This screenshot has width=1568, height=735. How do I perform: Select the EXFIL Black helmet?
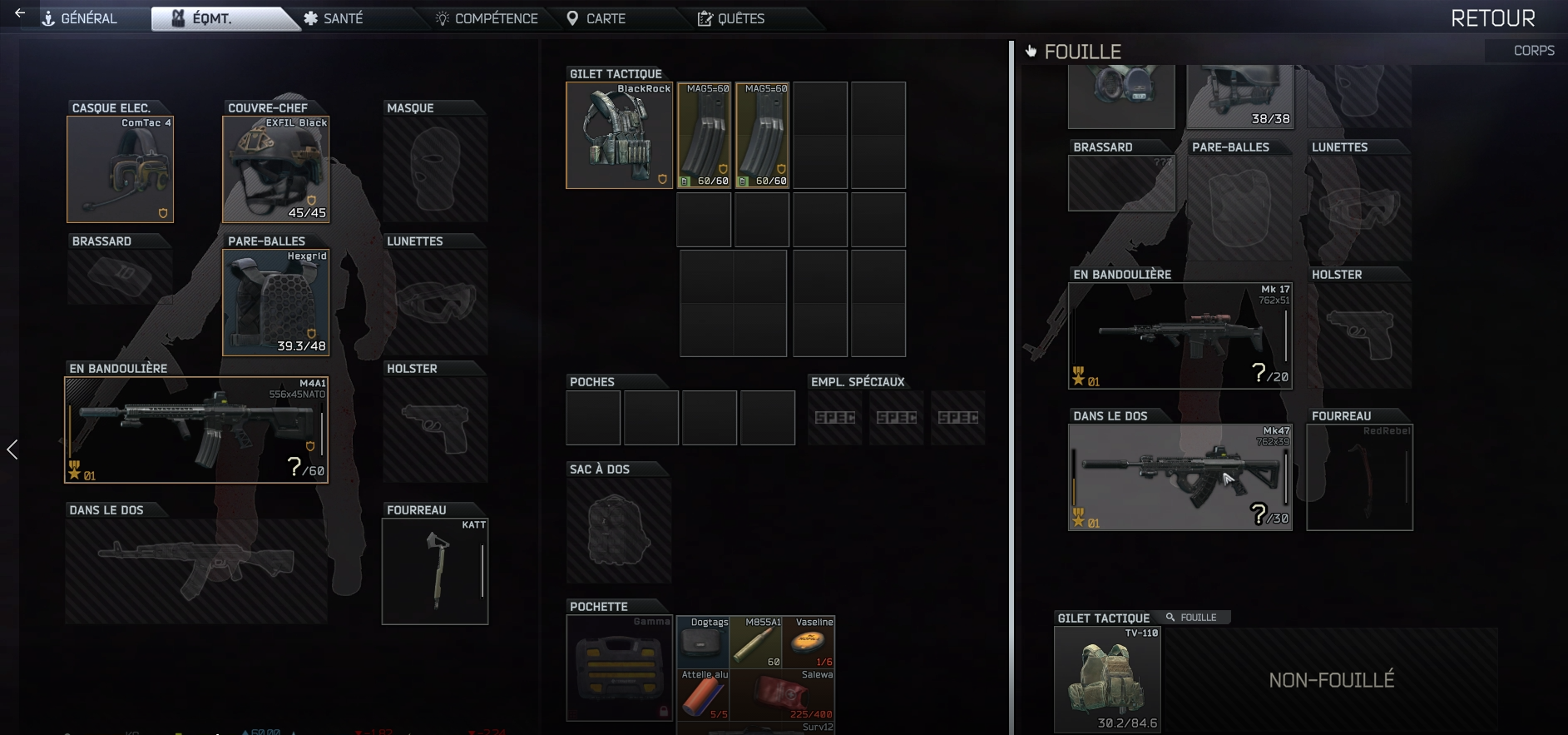coord(276,170)
